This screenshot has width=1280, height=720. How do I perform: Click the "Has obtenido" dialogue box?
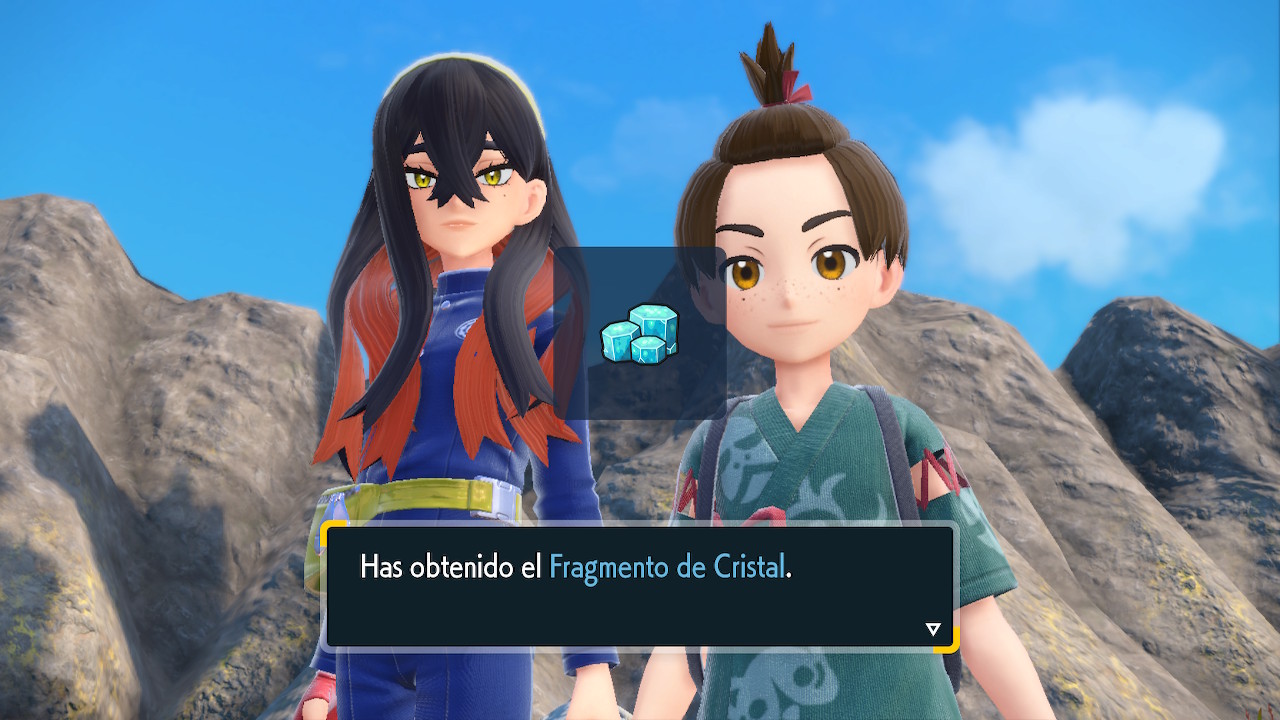click(x=640, y=587)
